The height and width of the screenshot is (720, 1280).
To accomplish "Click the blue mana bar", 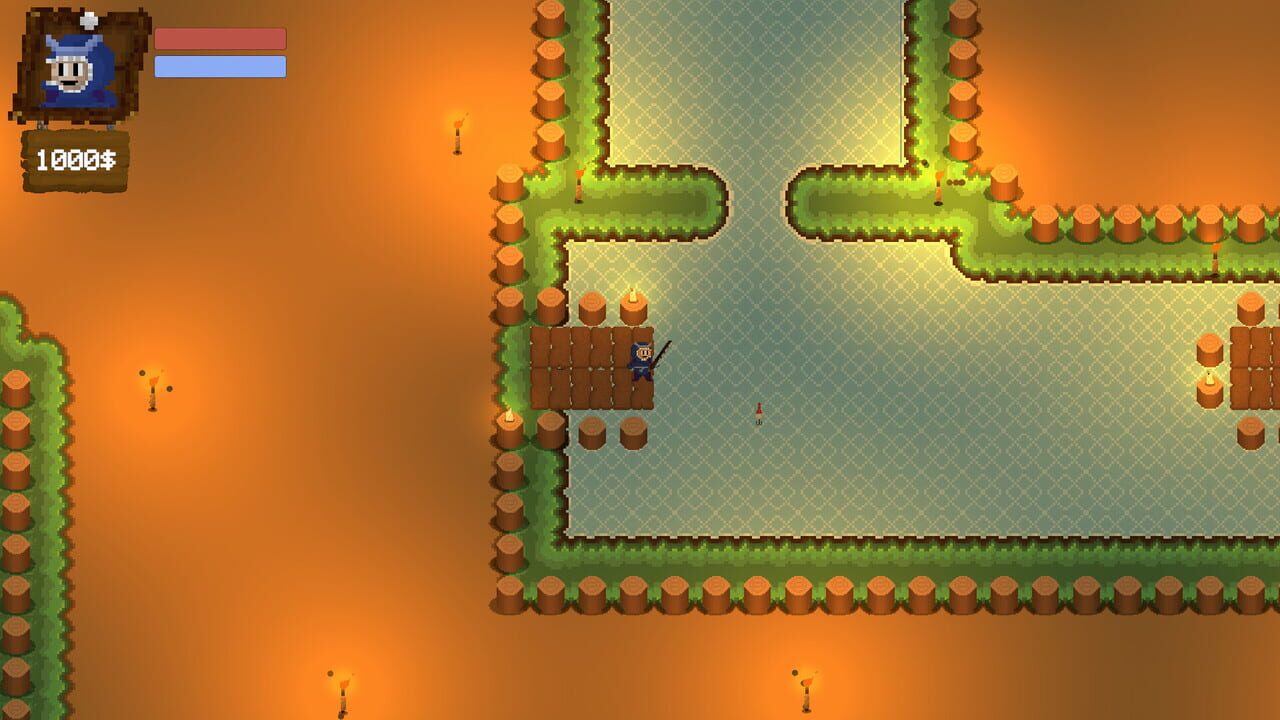I will pyautogui.click(x=222, y=66).
